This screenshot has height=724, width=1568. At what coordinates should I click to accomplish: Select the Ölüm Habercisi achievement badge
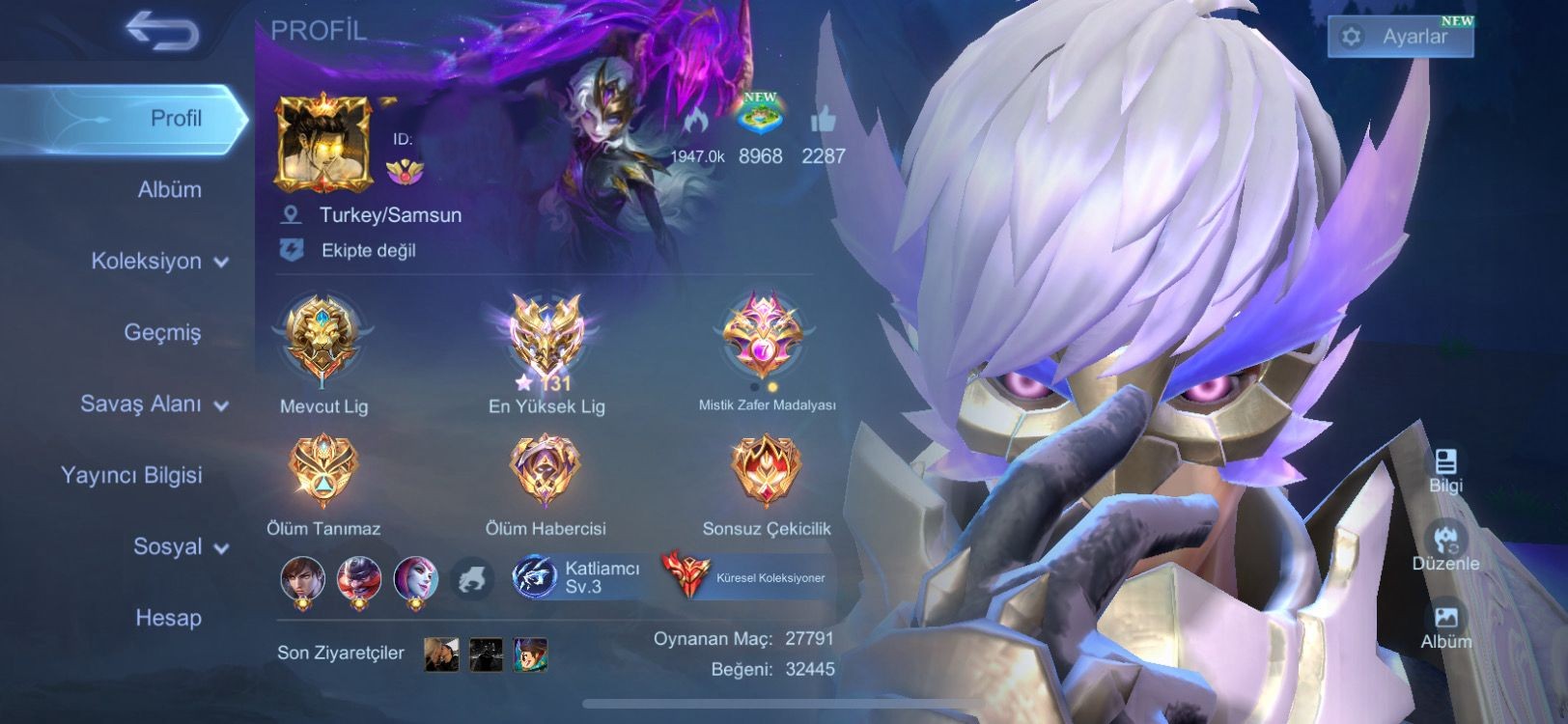point(546,470)
